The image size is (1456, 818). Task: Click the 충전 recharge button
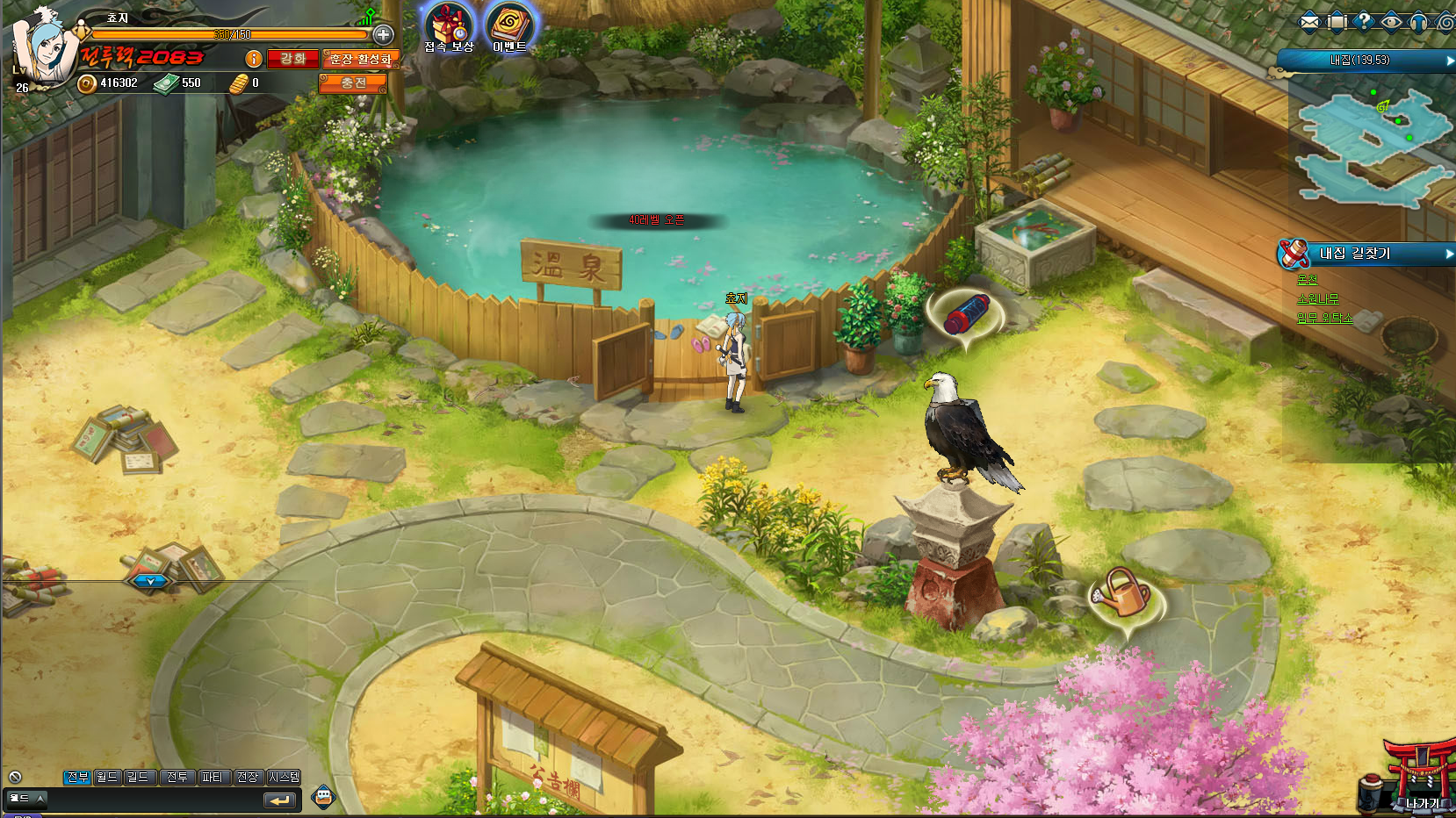pos(353,83)
